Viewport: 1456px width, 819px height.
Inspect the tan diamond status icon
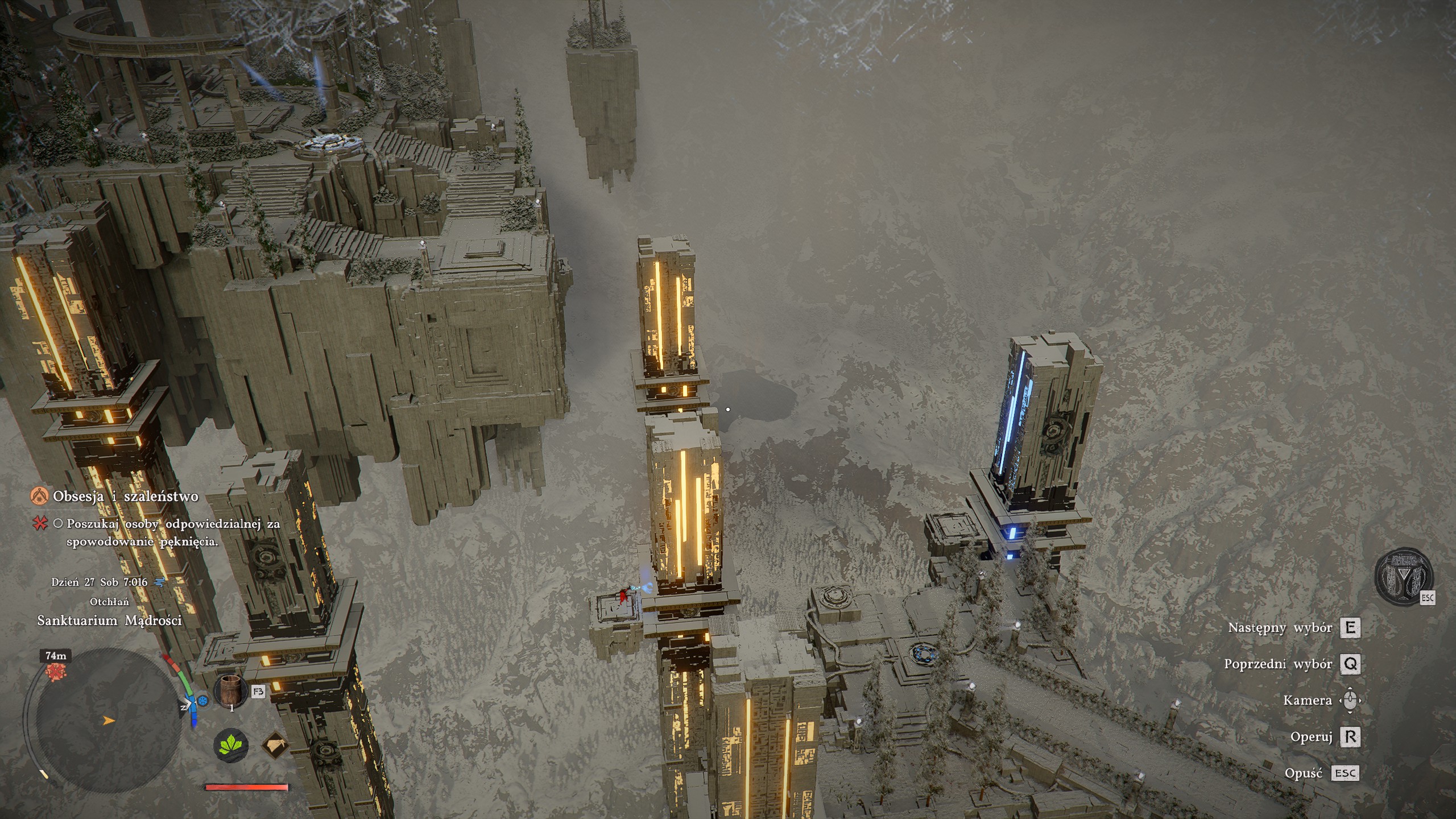pyautogui.click(x=275, y=745)
